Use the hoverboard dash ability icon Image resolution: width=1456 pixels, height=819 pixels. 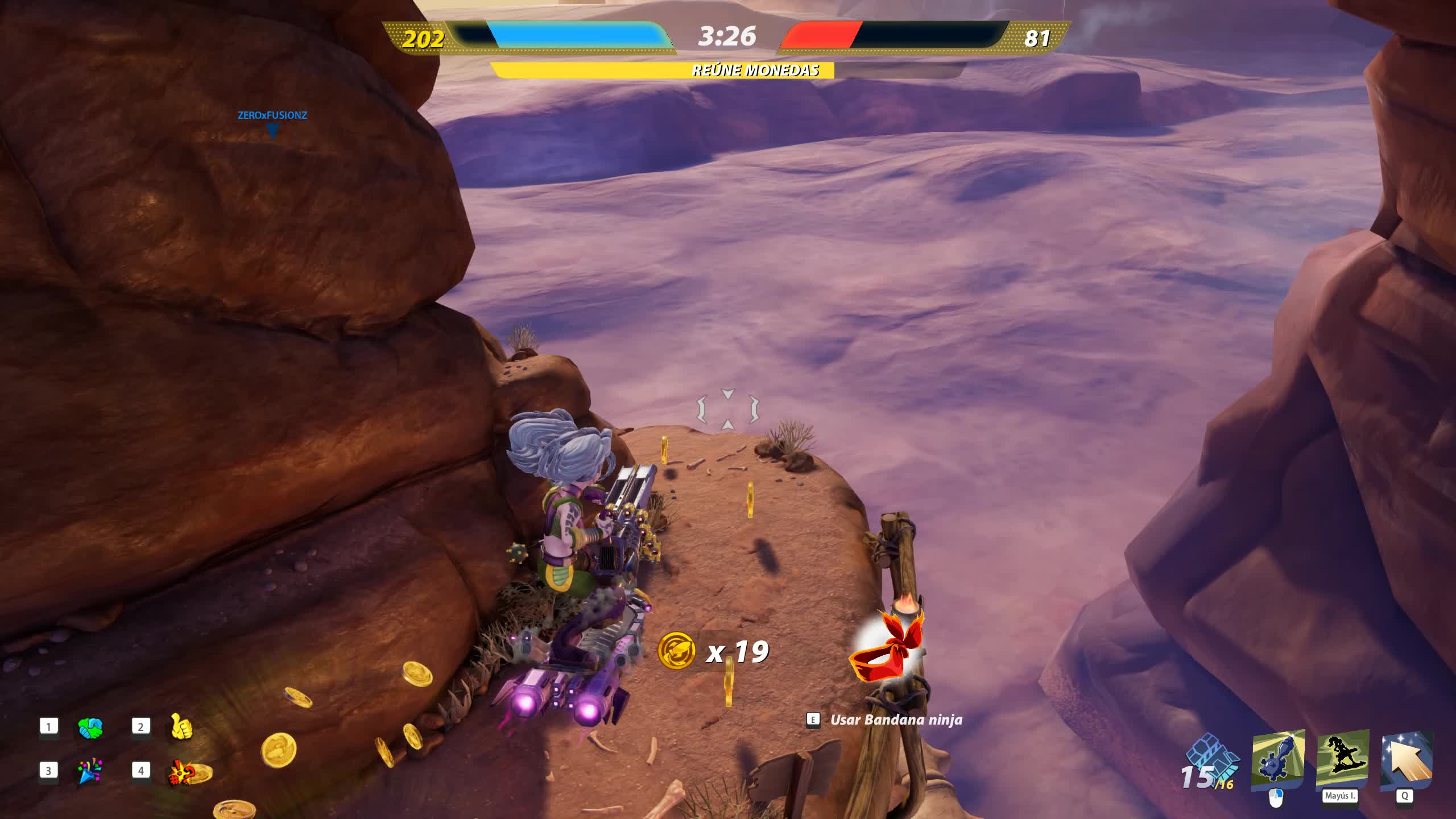tap(1342, 760)
